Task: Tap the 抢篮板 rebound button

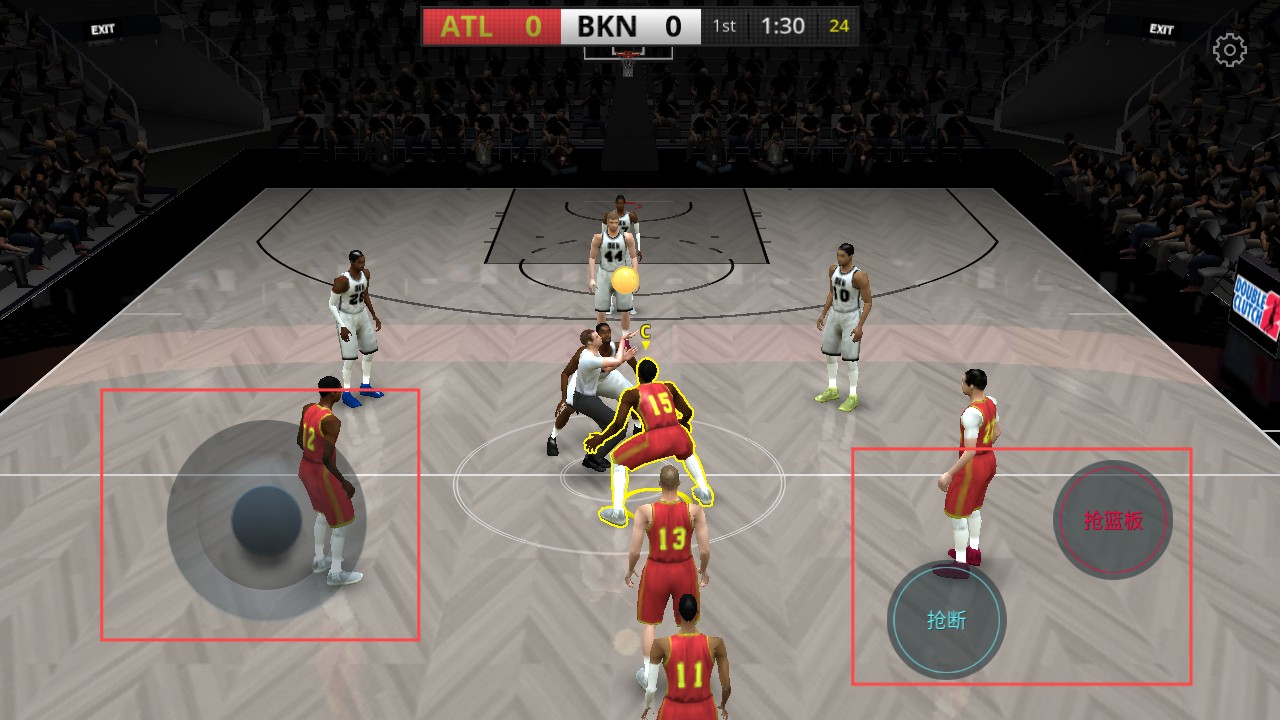Action: pyautogui.click(x=1113, y=520)
